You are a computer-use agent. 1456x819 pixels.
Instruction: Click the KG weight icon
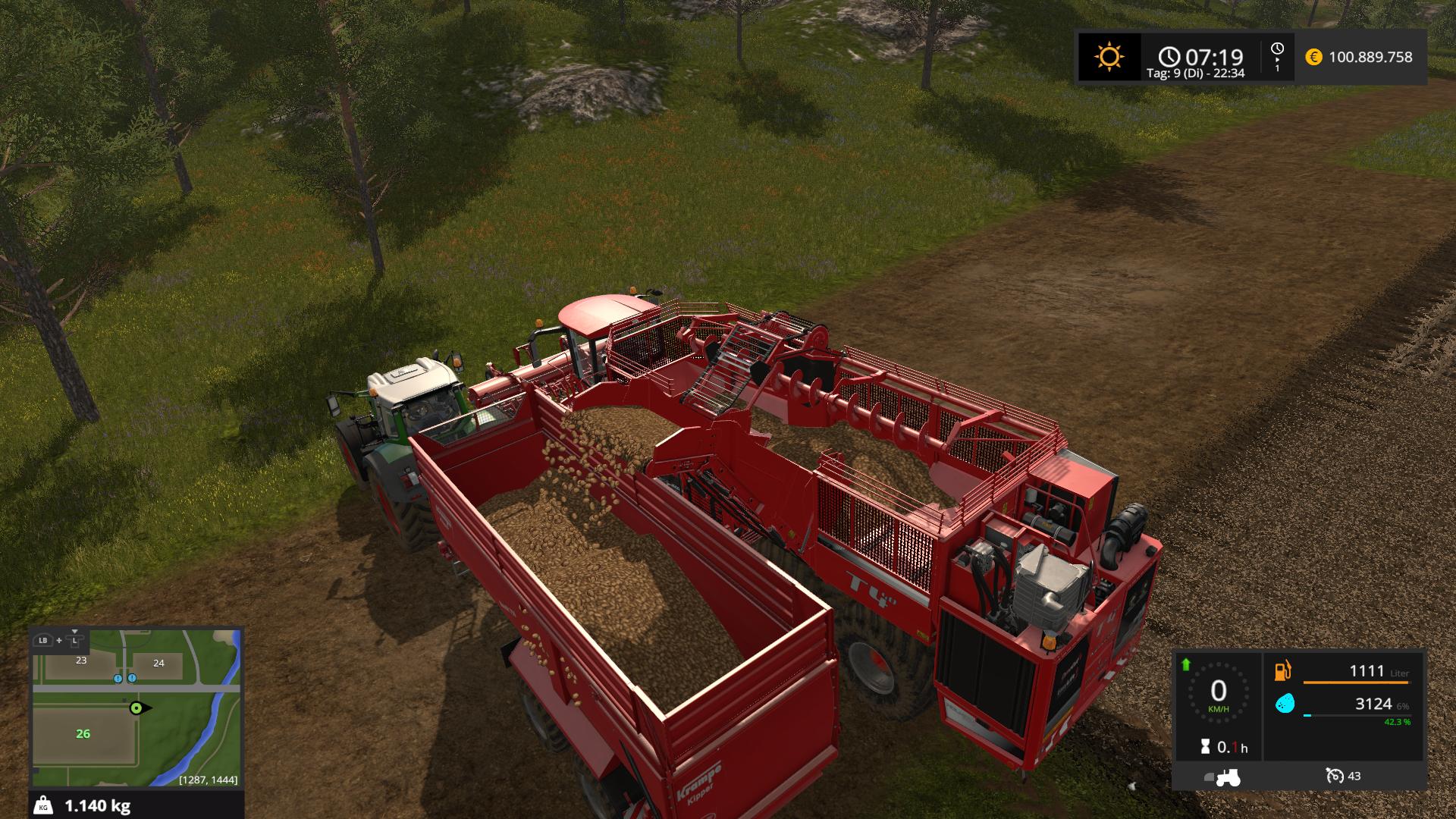click(44, 805)
